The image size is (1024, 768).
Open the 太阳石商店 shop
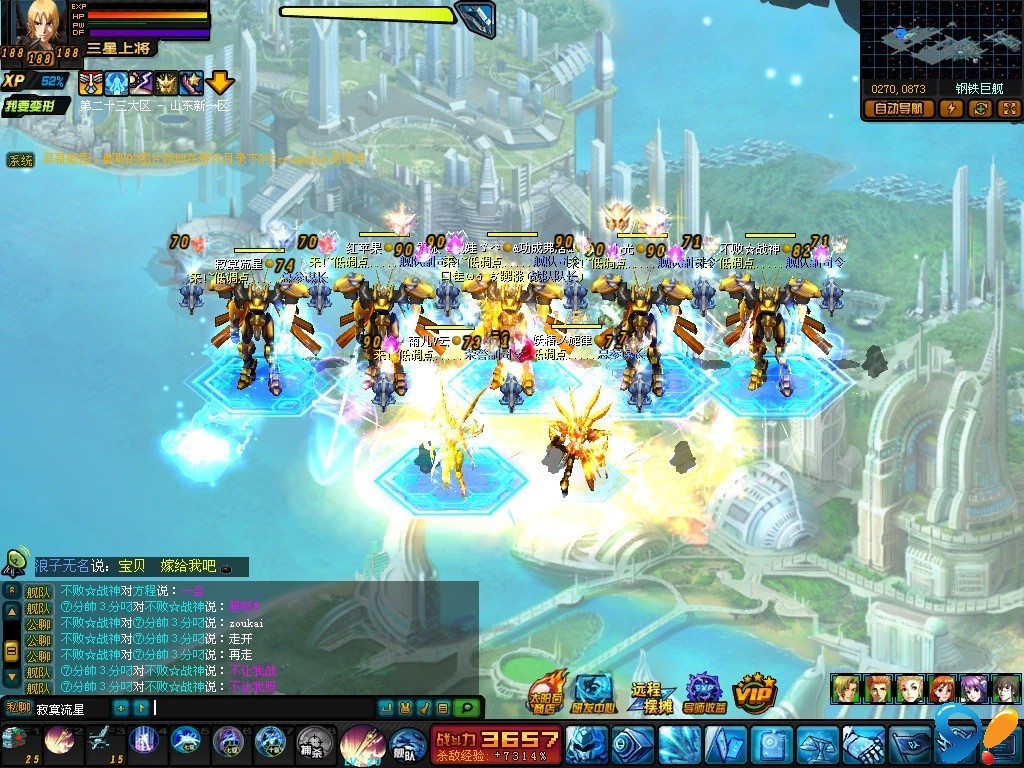546,691
